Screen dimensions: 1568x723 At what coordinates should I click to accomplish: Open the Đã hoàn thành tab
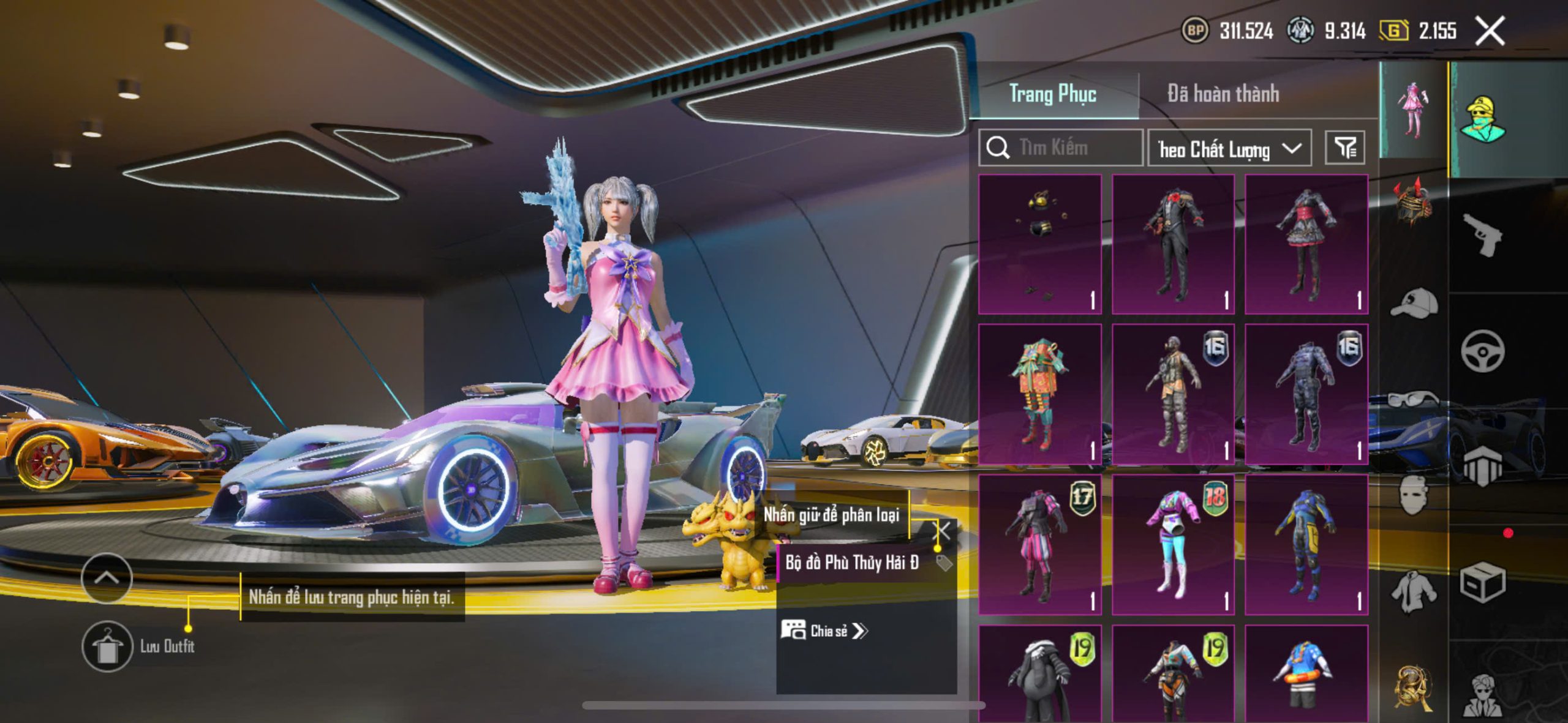pos(1223,94)
